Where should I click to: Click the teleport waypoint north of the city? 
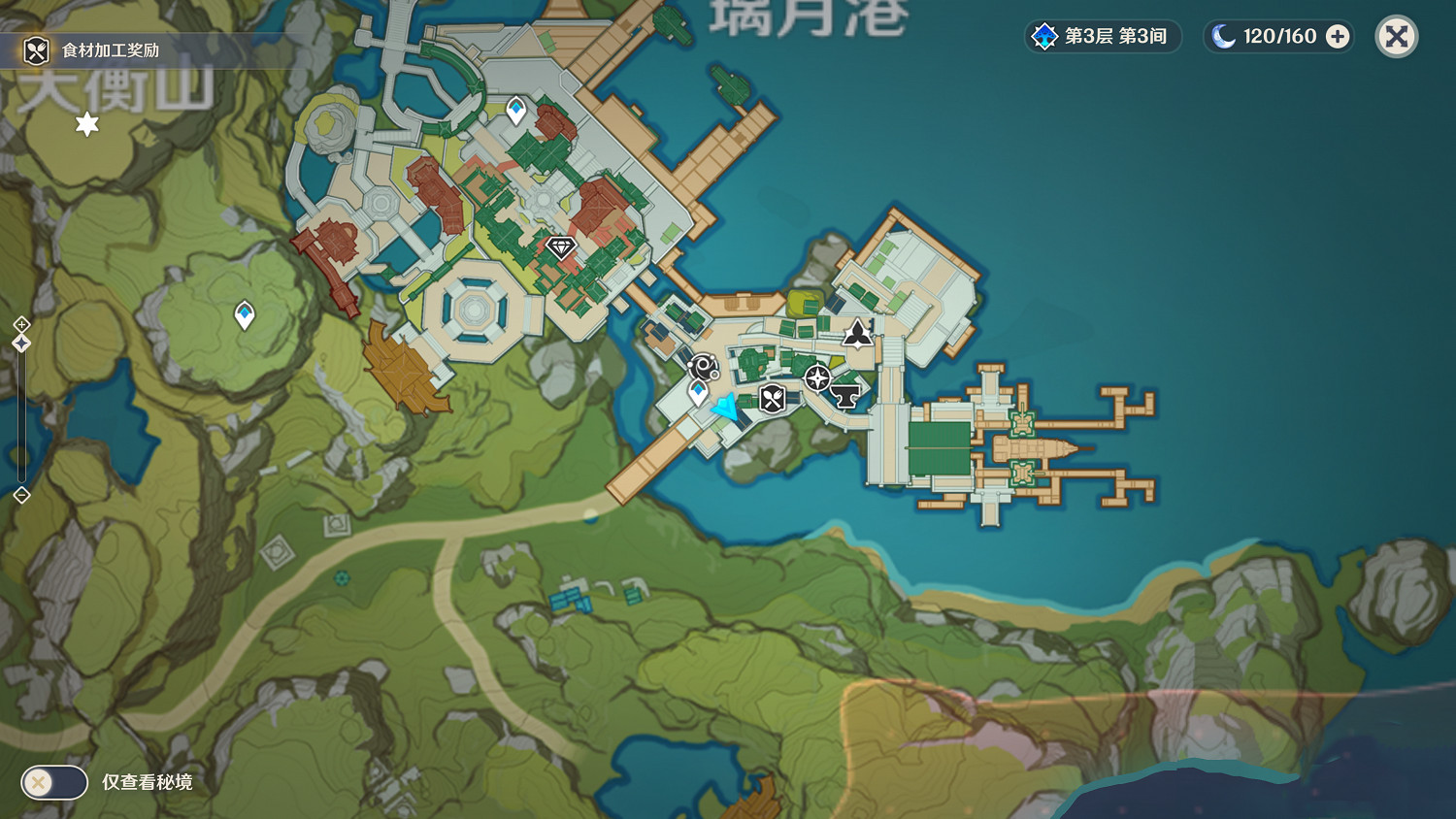[514, 111]
